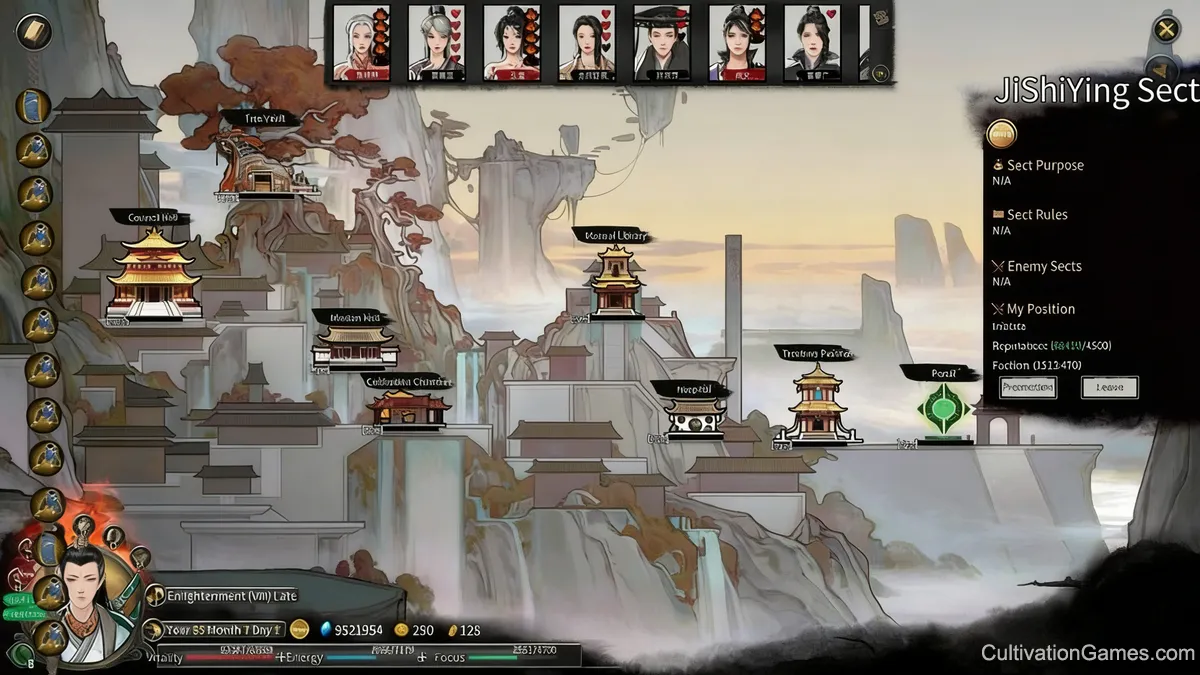This screenshot has width=1200, height=675.
Task: Select the white-haired character portrait
Action: (361, 42)
